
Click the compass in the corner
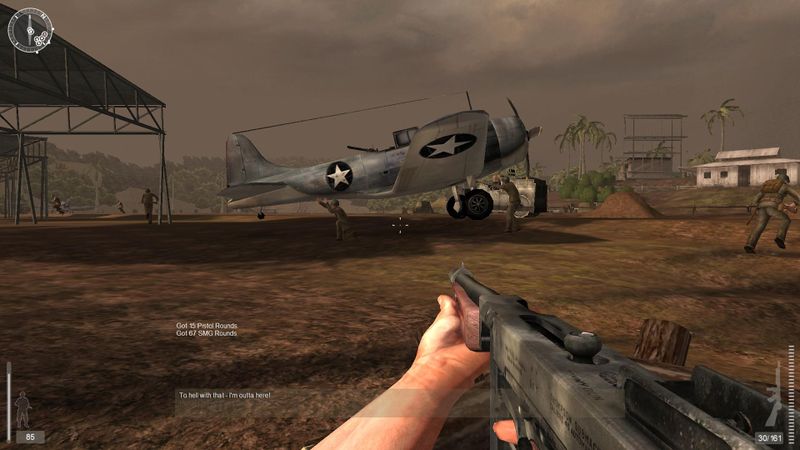pyautogui.click(x=30, y=32)
